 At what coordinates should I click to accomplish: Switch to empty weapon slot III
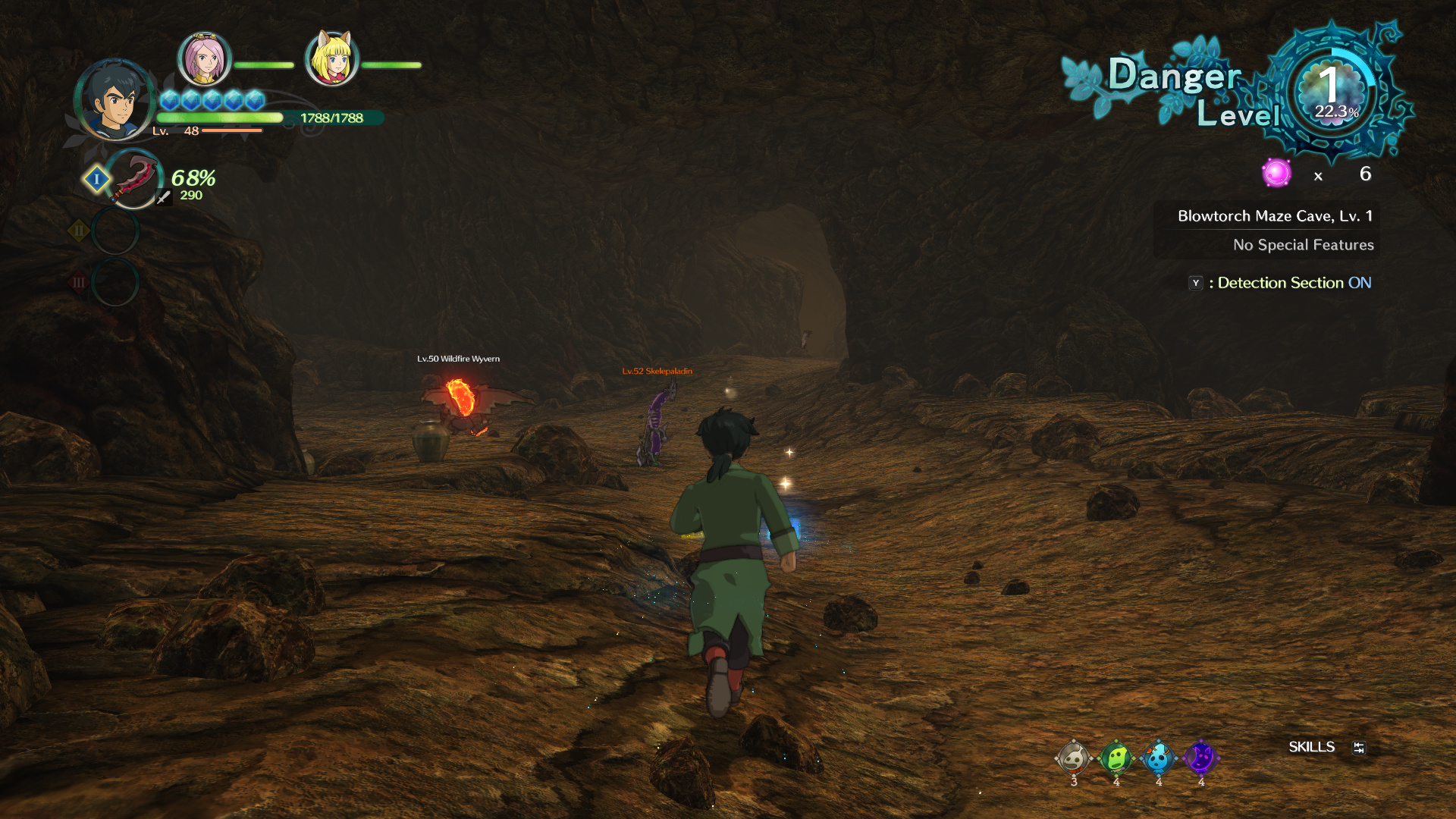[115, 282]
